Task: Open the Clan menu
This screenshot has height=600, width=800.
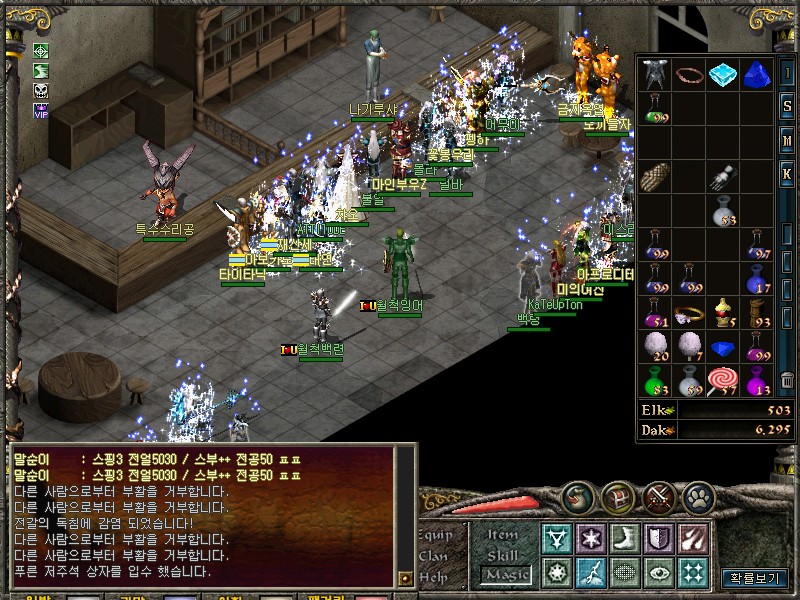Action: click(x=435, y=556)
